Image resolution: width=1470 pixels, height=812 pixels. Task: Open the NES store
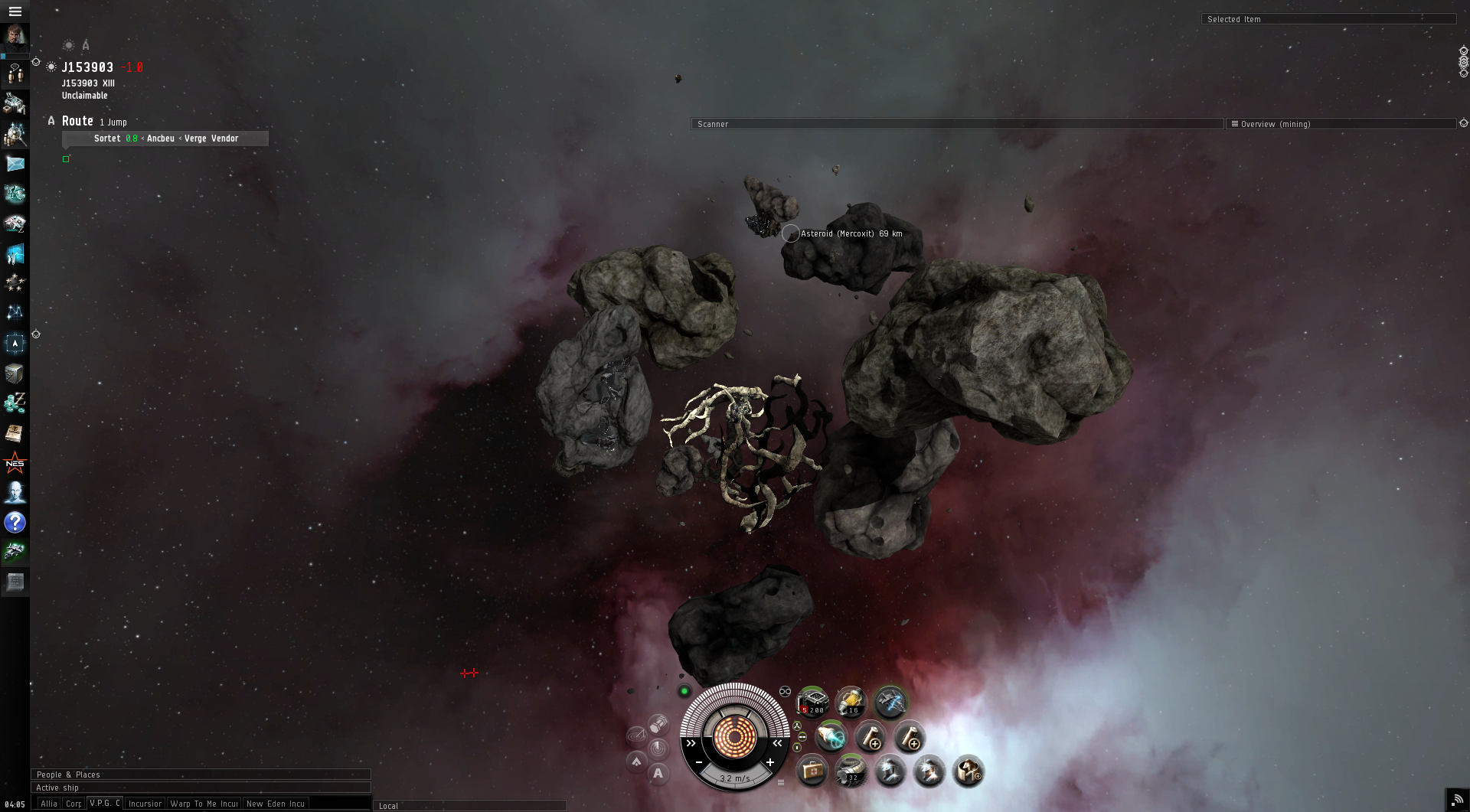15,463
